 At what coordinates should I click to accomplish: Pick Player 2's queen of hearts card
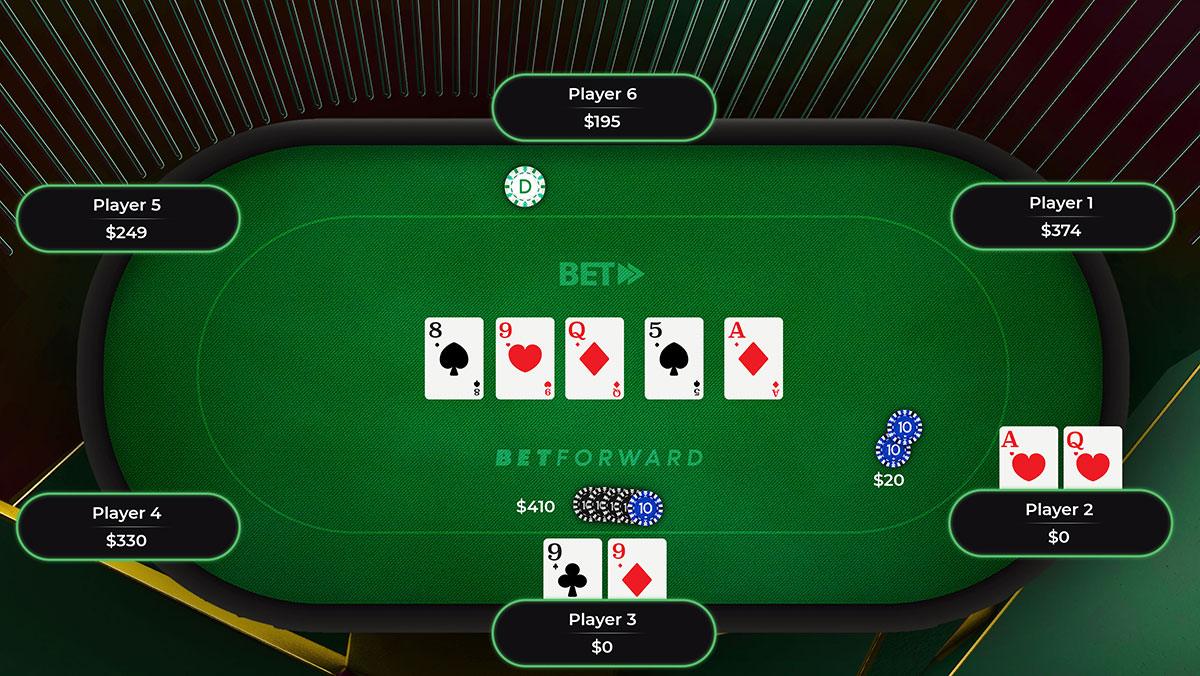click(x=1092, y=458)
